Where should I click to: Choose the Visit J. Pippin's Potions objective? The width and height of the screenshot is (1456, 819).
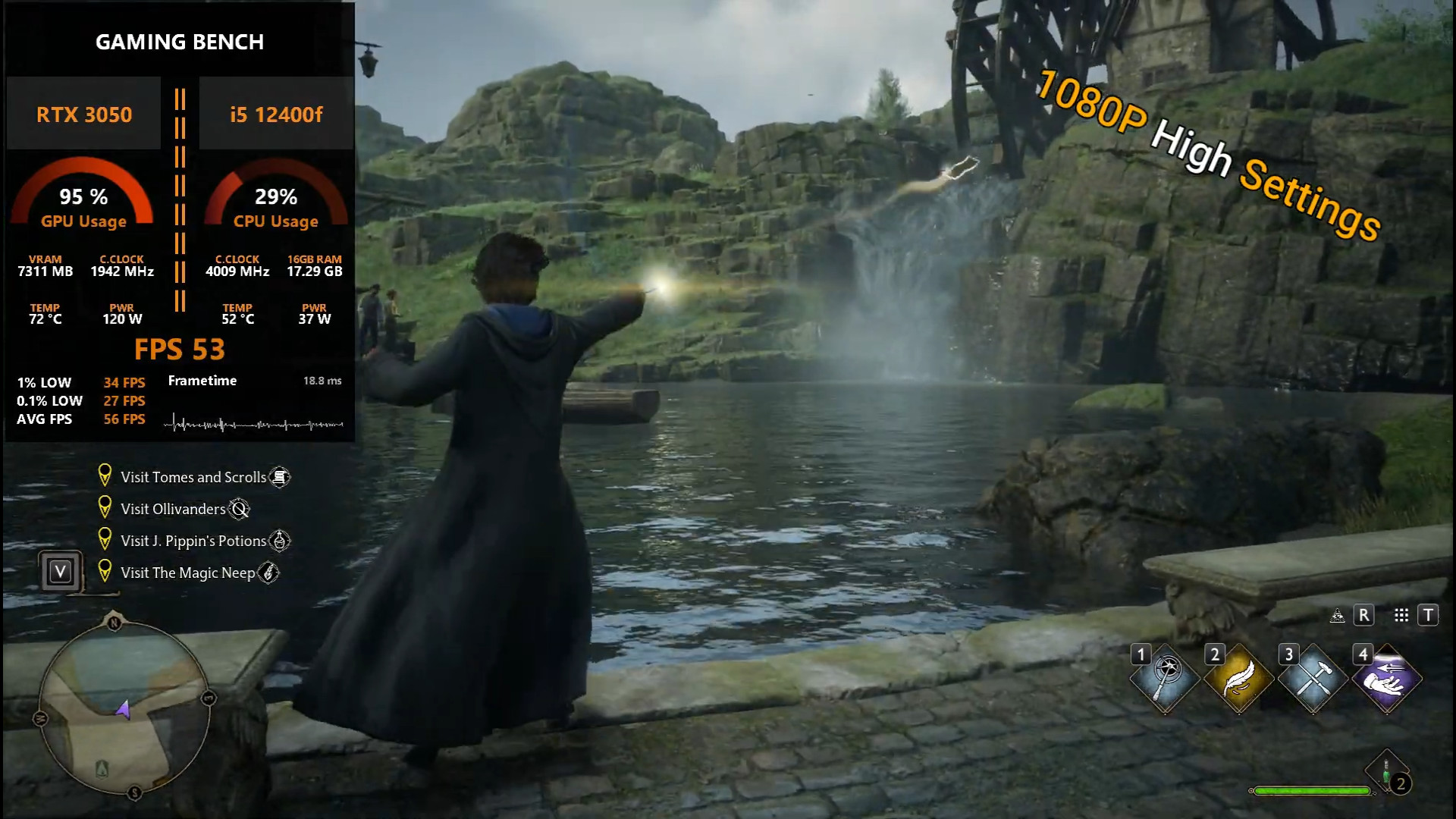[x=193, y=541]
